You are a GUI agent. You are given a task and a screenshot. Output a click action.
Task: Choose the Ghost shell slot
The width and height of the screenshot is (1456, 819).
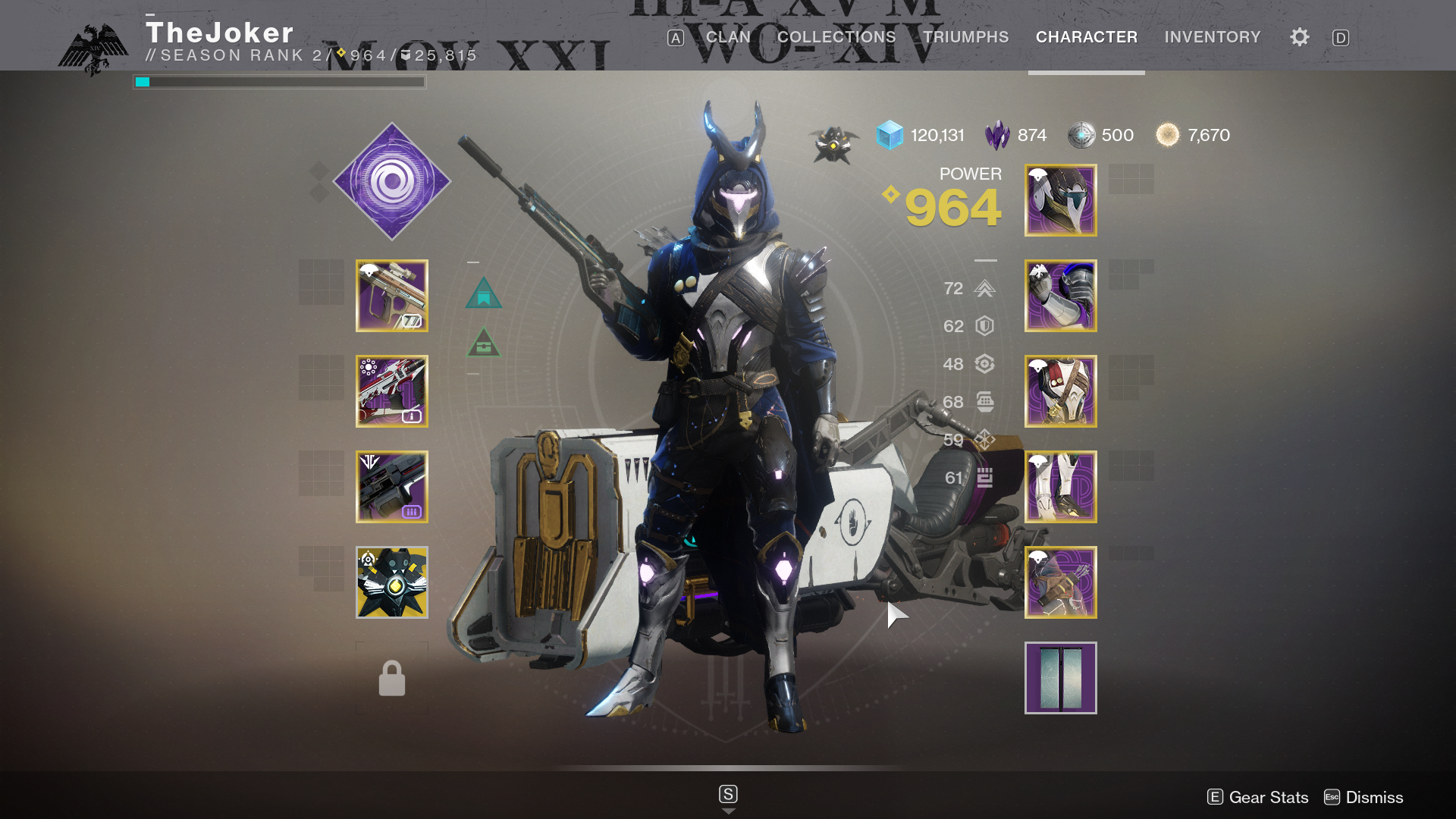392,582
